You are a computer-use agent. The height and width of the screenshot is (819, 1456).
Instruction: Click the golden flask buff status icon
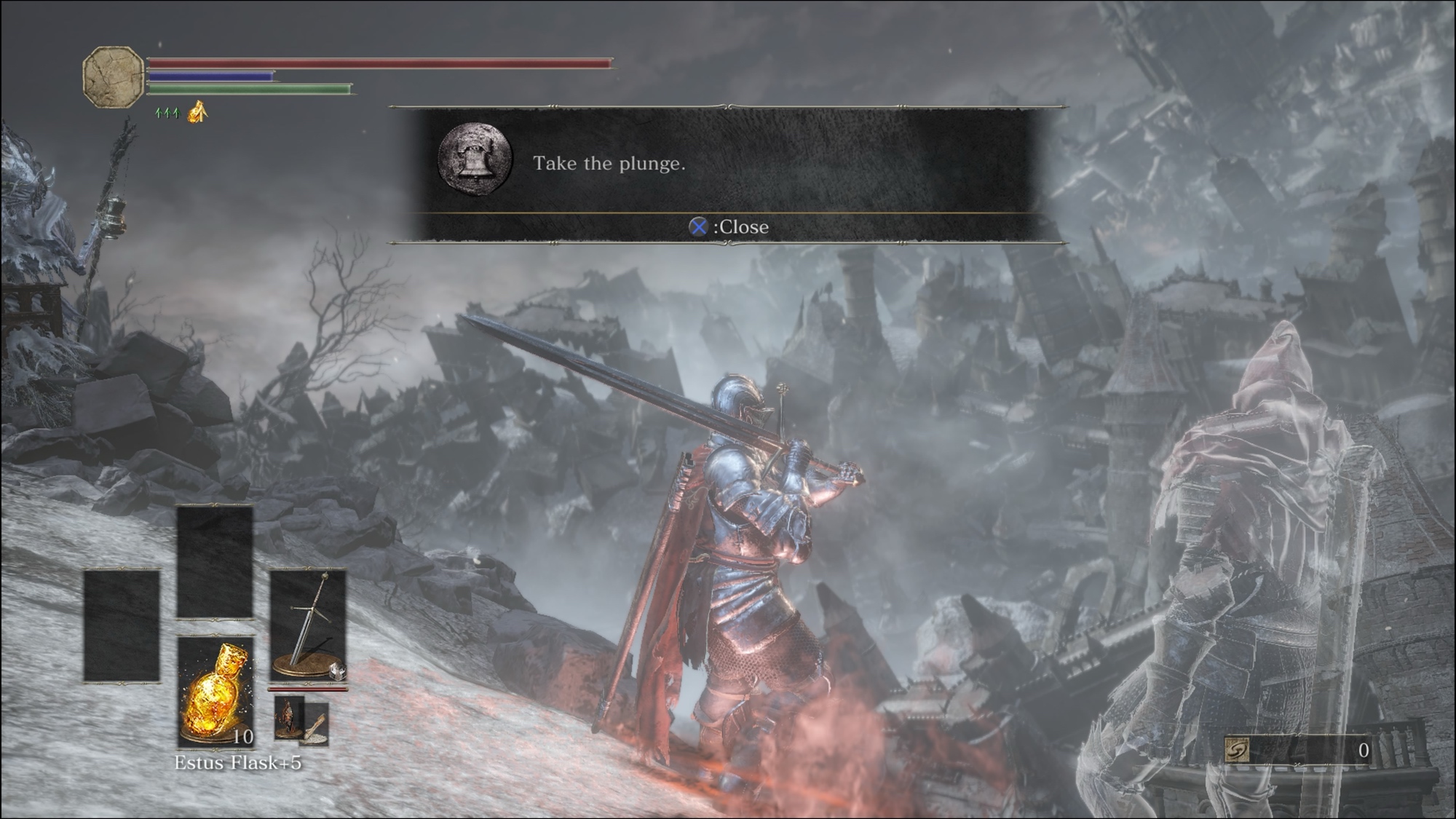[x=198, y=112]
